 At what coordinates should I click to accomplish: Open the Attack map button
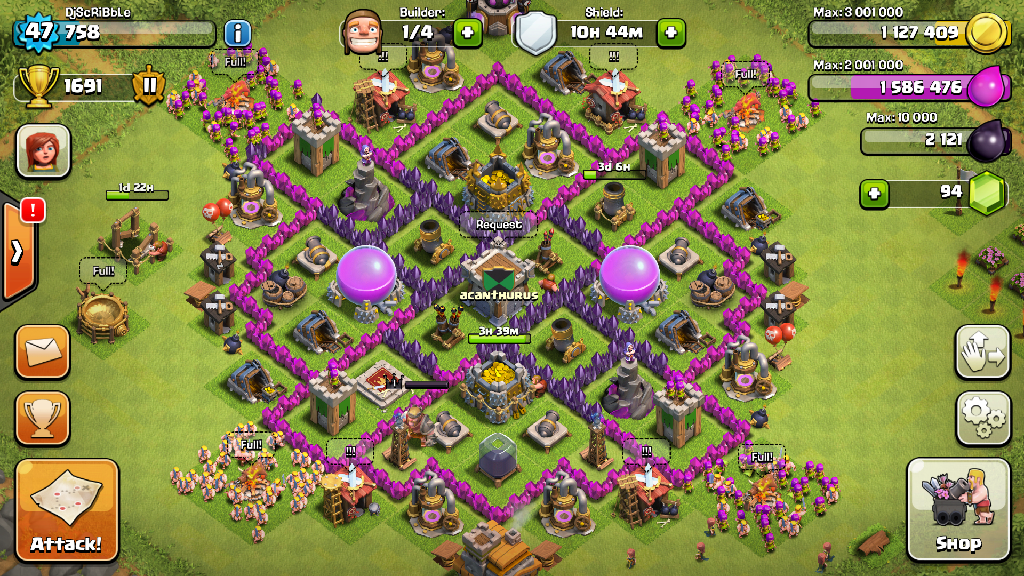click(x=66, y=510)
